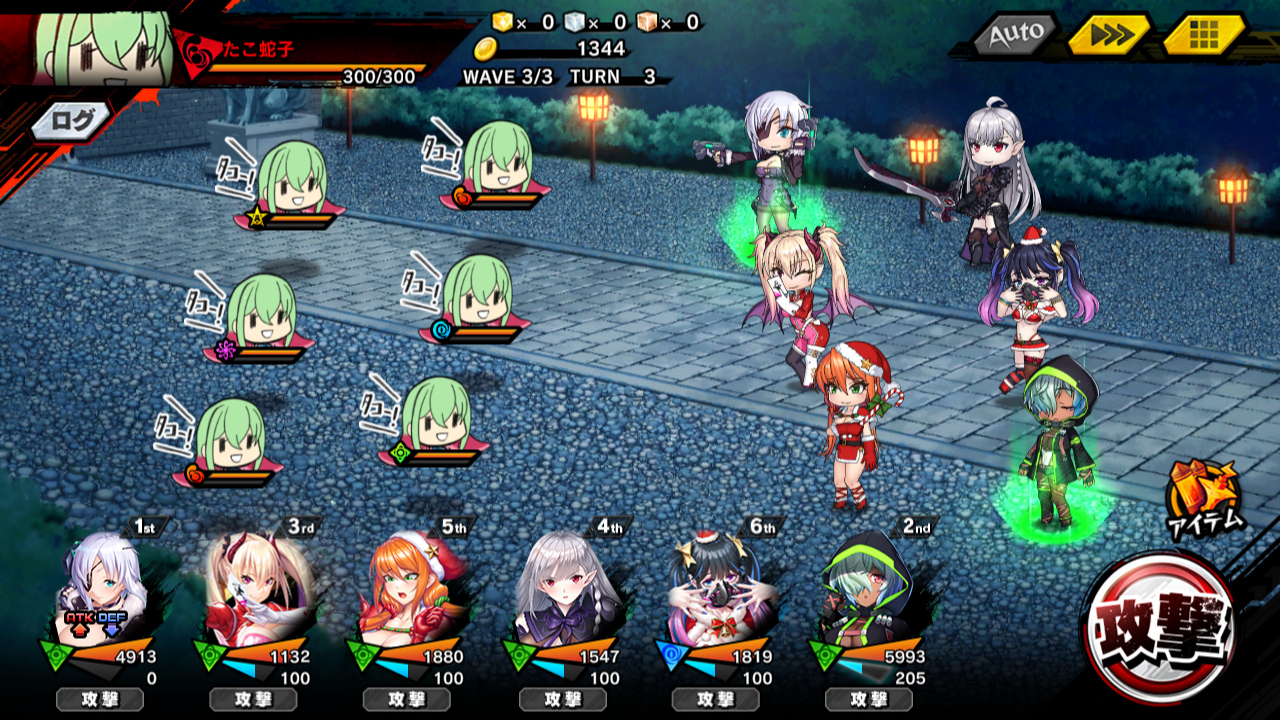Click 攻撃 under the 1547 HP character
1280x720 pixels.
560,699
